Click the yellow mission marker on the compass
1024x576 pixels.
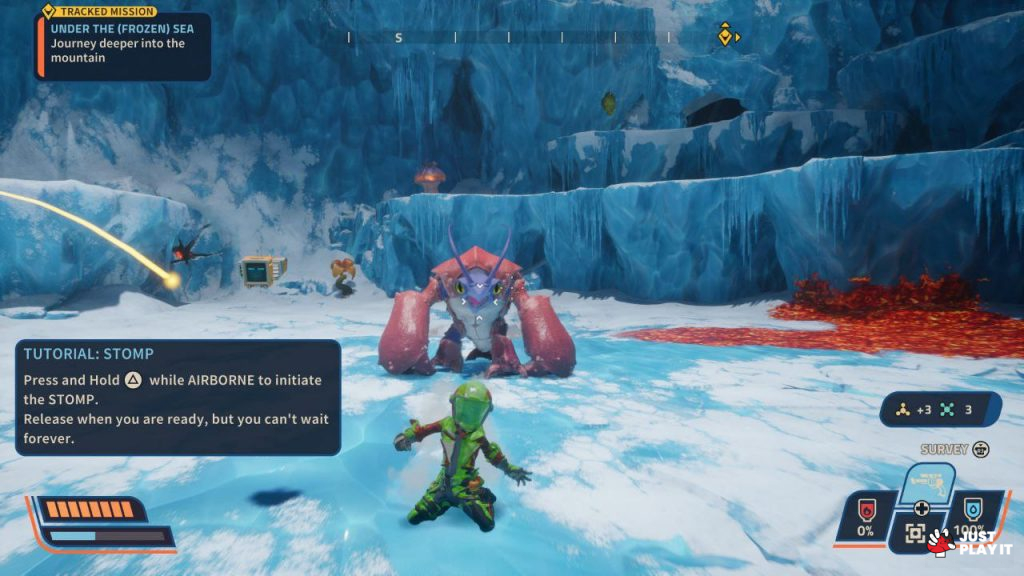725,37
